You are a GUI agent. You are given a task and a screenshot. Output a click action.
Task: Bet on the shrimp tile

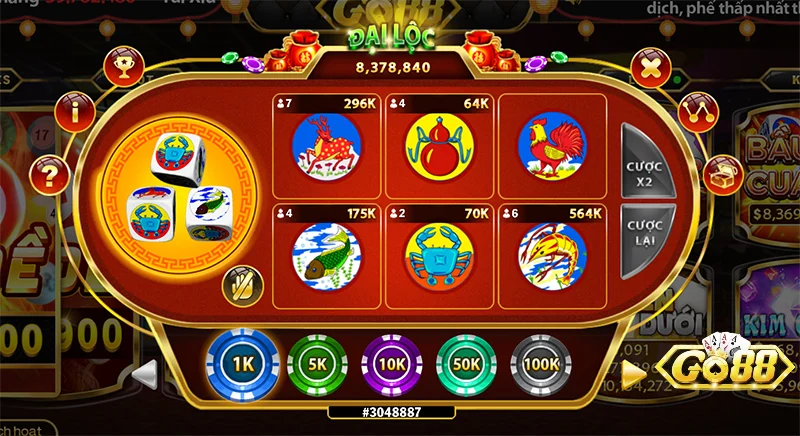(x=552, y=255)
